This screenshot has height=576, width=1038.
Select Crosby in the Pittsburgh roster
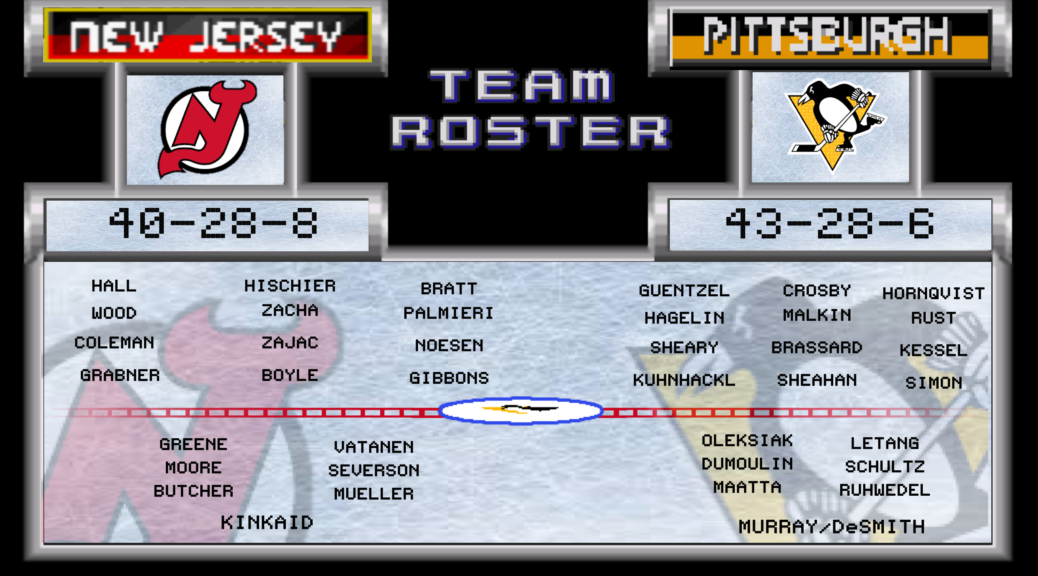(x=817, y=291)
